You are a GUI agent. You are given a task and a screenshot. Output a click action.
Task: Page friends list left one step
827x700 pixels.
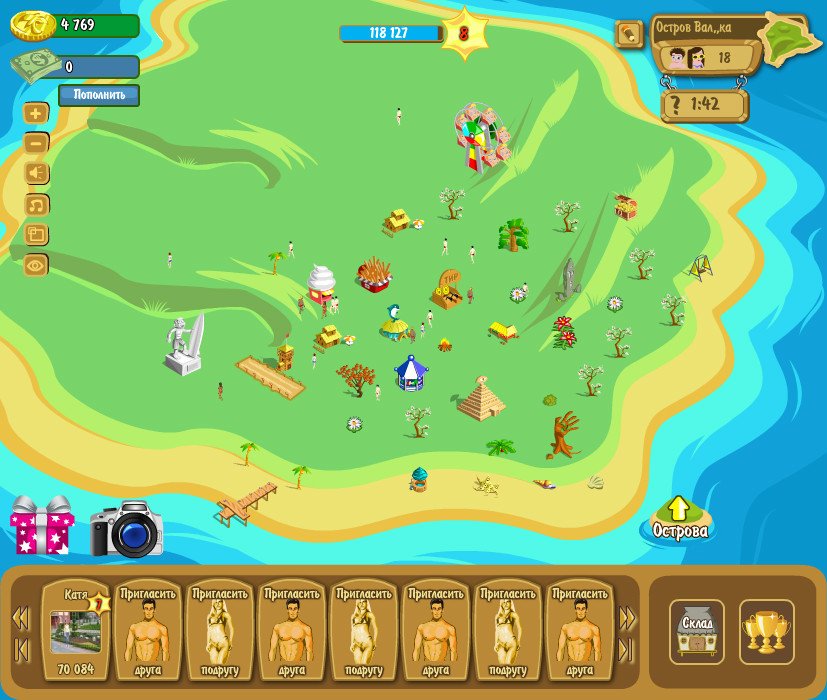click(x=20, y=618)
